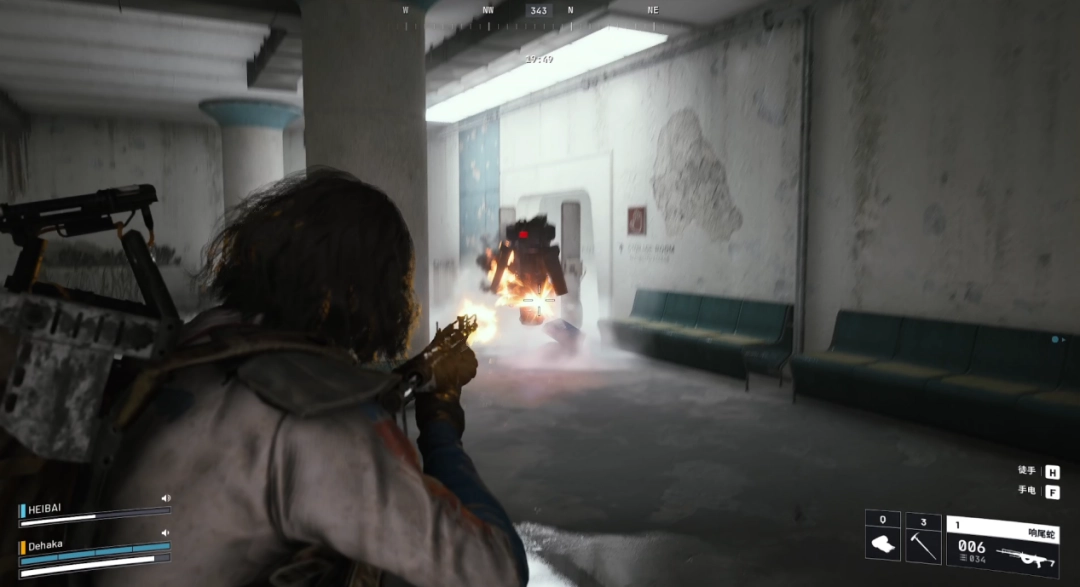Click the compass heading bar
Image resolution: width=1080 pixels, height=587 pixels.
(539, 11)
